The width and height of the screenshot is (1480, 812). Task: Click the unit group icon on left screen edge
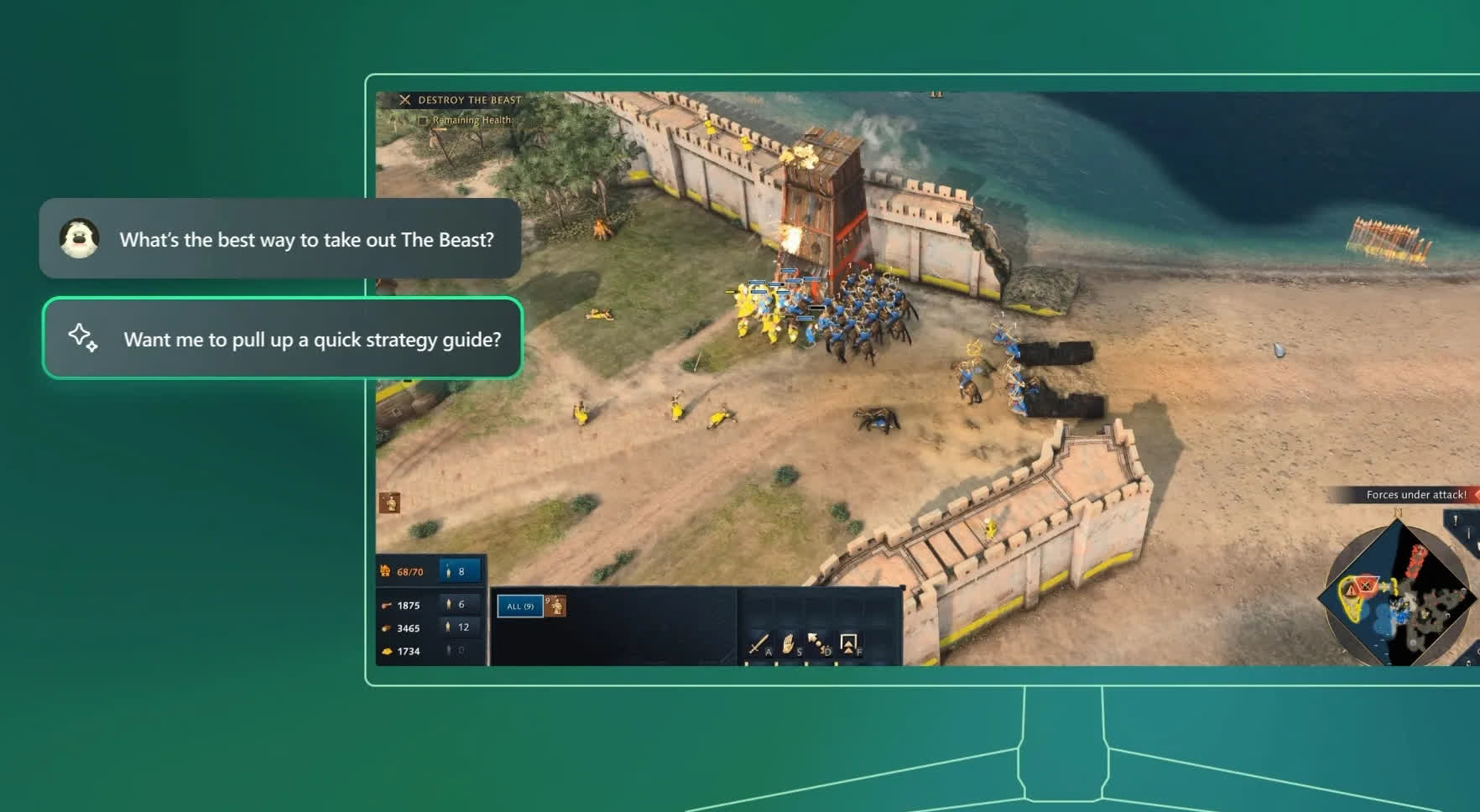pos(389,502)
